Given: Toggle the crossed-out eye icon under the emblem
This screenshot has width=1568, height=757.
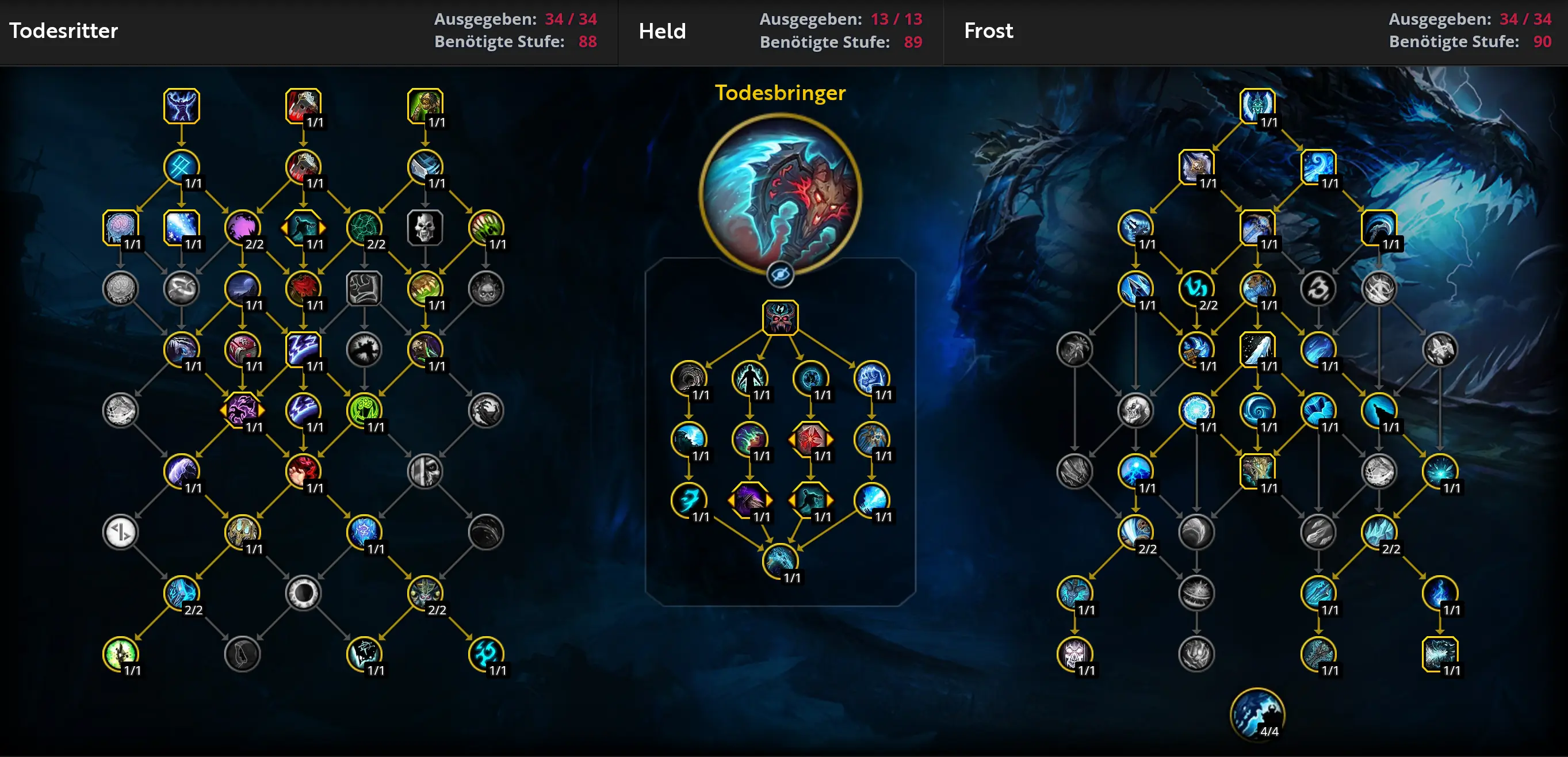Looking at the screenshot, I should (x=780, y=274).
